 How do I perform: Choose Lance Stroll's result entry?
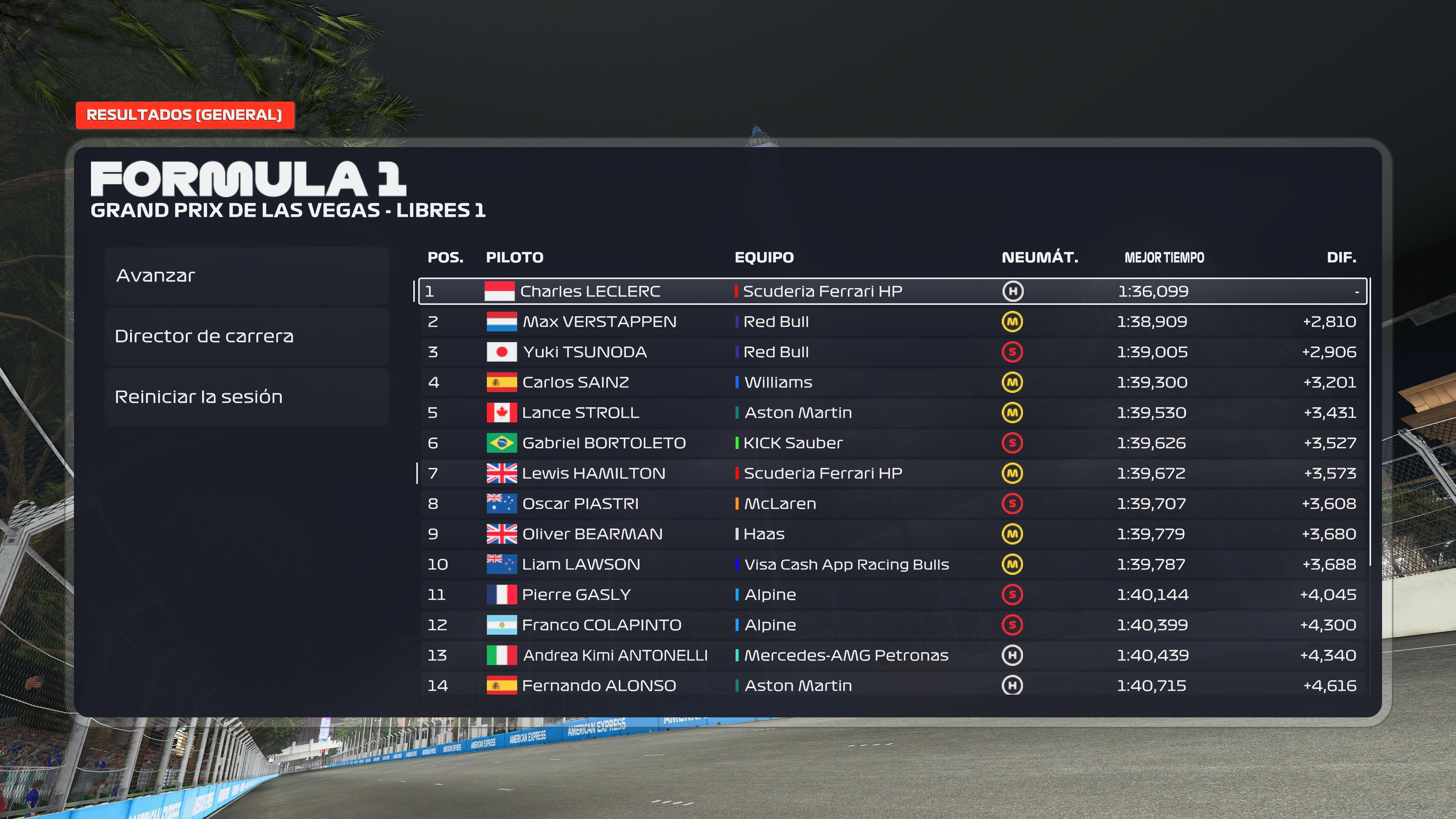(892, 413)
